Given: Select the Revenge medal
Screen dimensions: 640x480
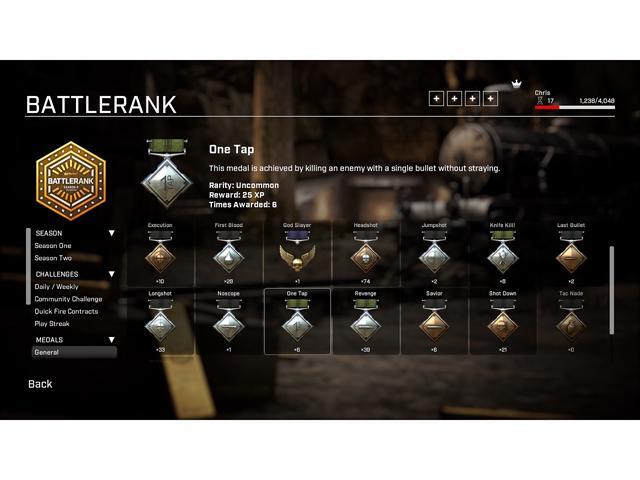Looking at the screenshot, I should 365,324.
